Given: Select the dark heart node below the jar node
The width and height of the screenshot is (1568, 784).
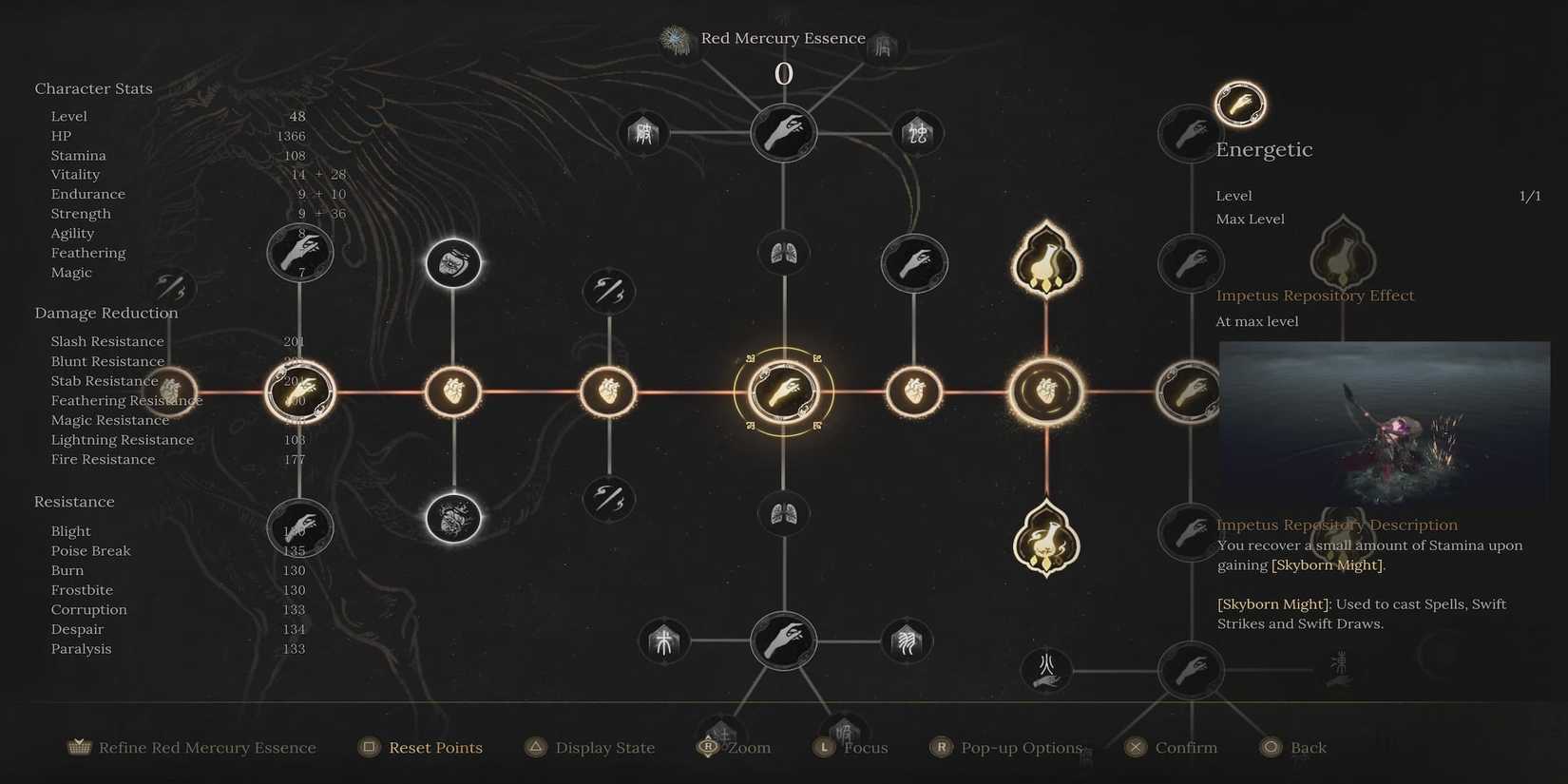Looking at the screenshot, I should (x=454, y=518).
